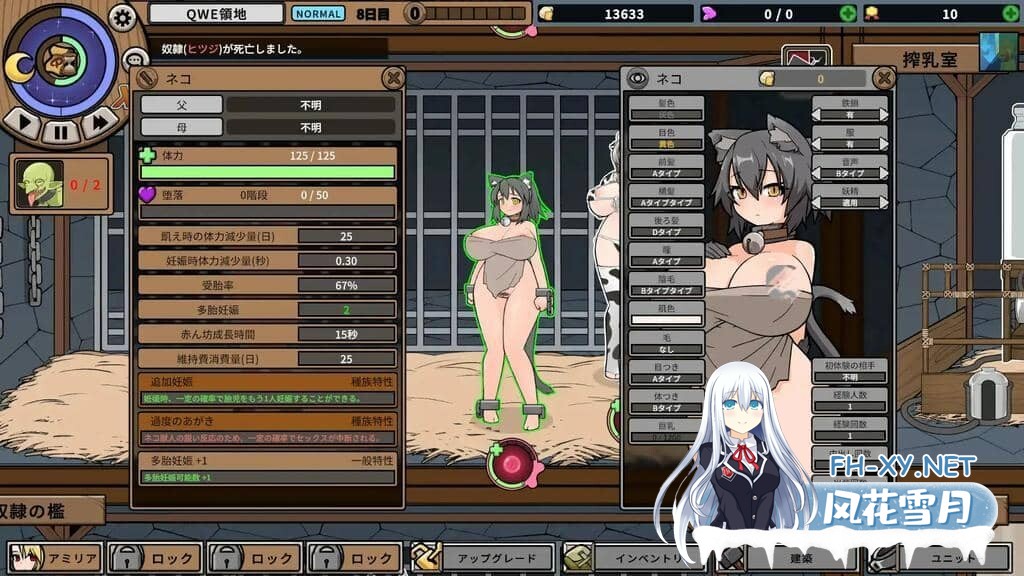Select the アミリア character button
The width and height of the screenshot is (1024, 576).
(x=53, y=558)
